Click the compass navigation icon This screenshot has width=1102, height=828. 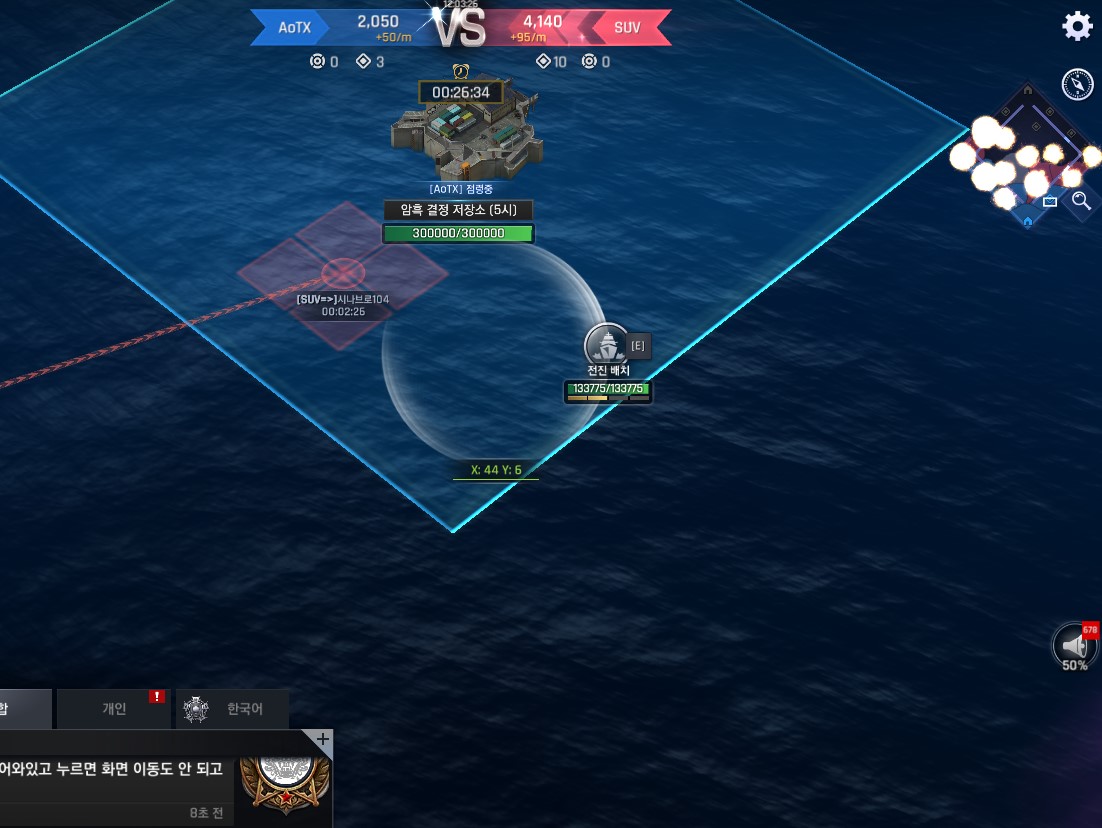(x=1077, y=85)
